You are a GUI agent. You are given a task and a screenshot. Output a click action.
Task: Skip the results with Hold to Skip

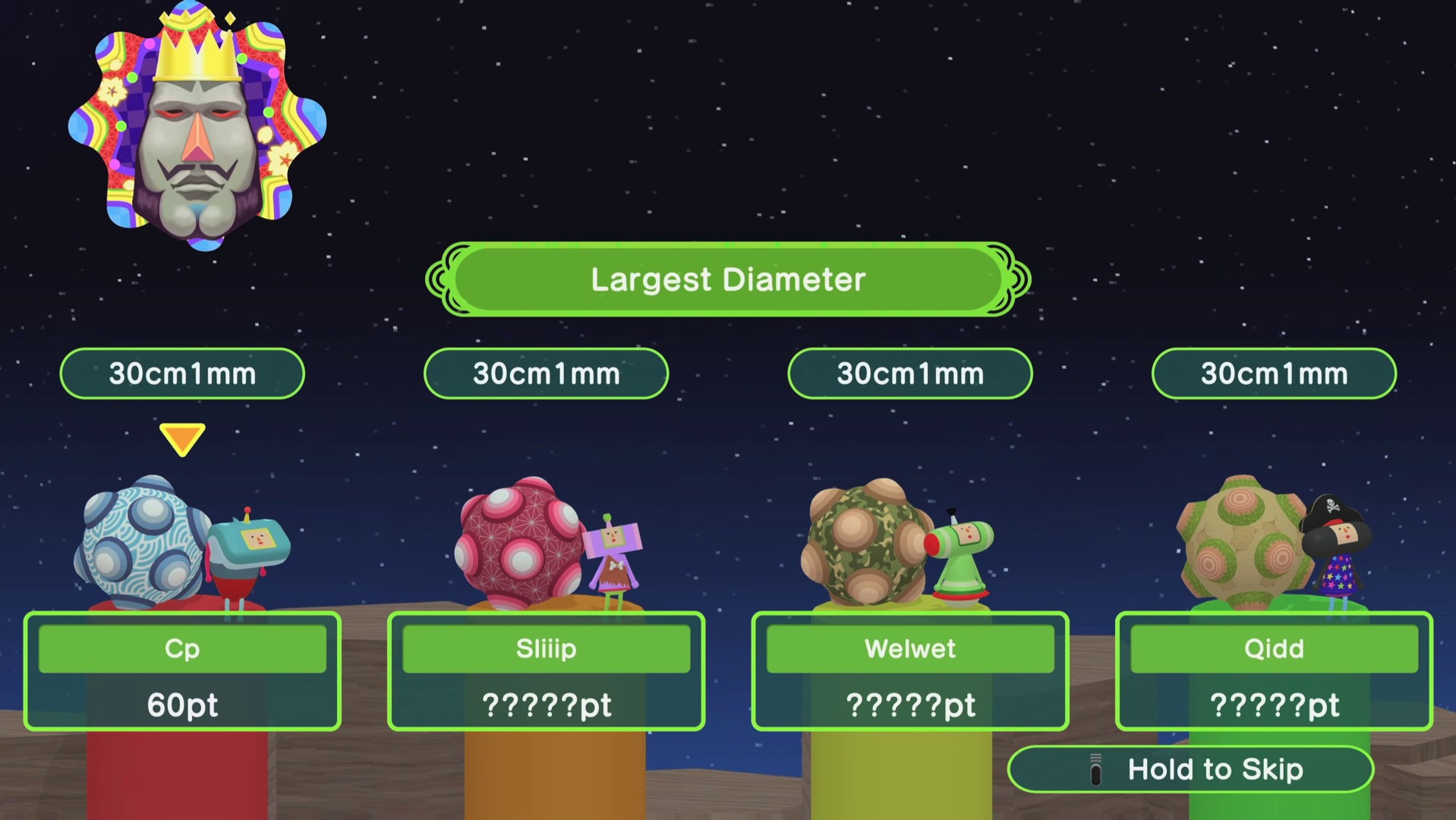tap(1190, 769)
